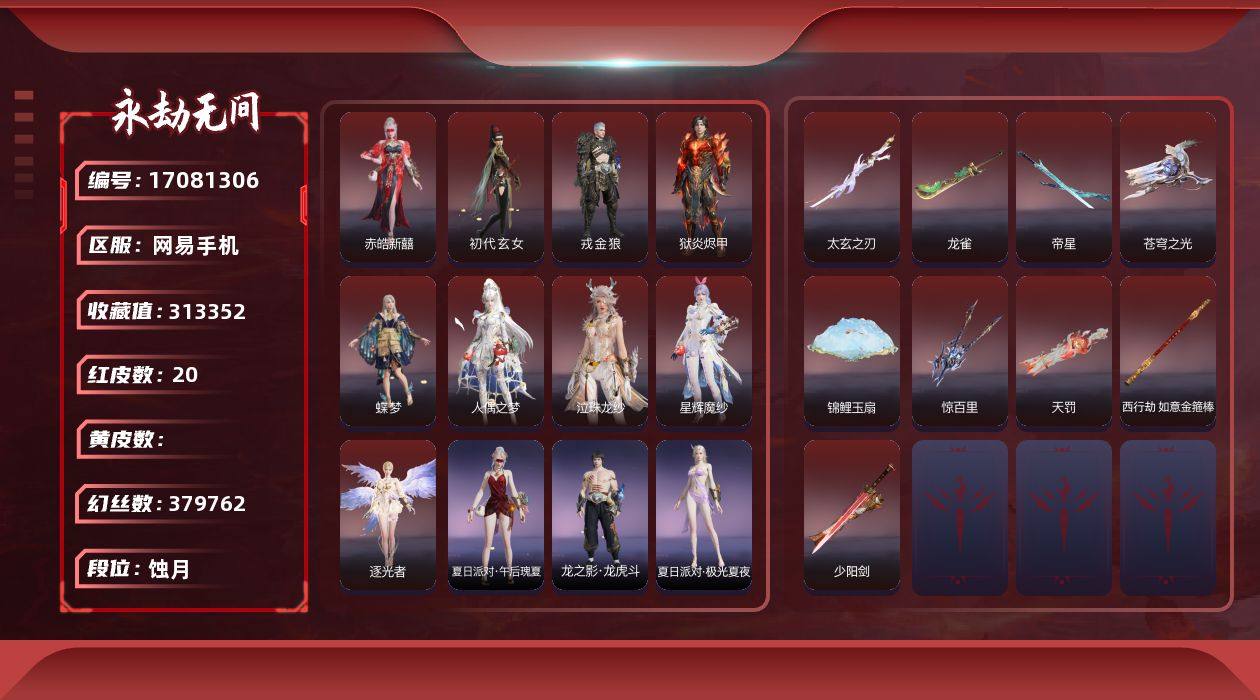The image size is (1260, 700).
Task: Choose the 泣珠龙纱 skin card
Action: point(600,351)
